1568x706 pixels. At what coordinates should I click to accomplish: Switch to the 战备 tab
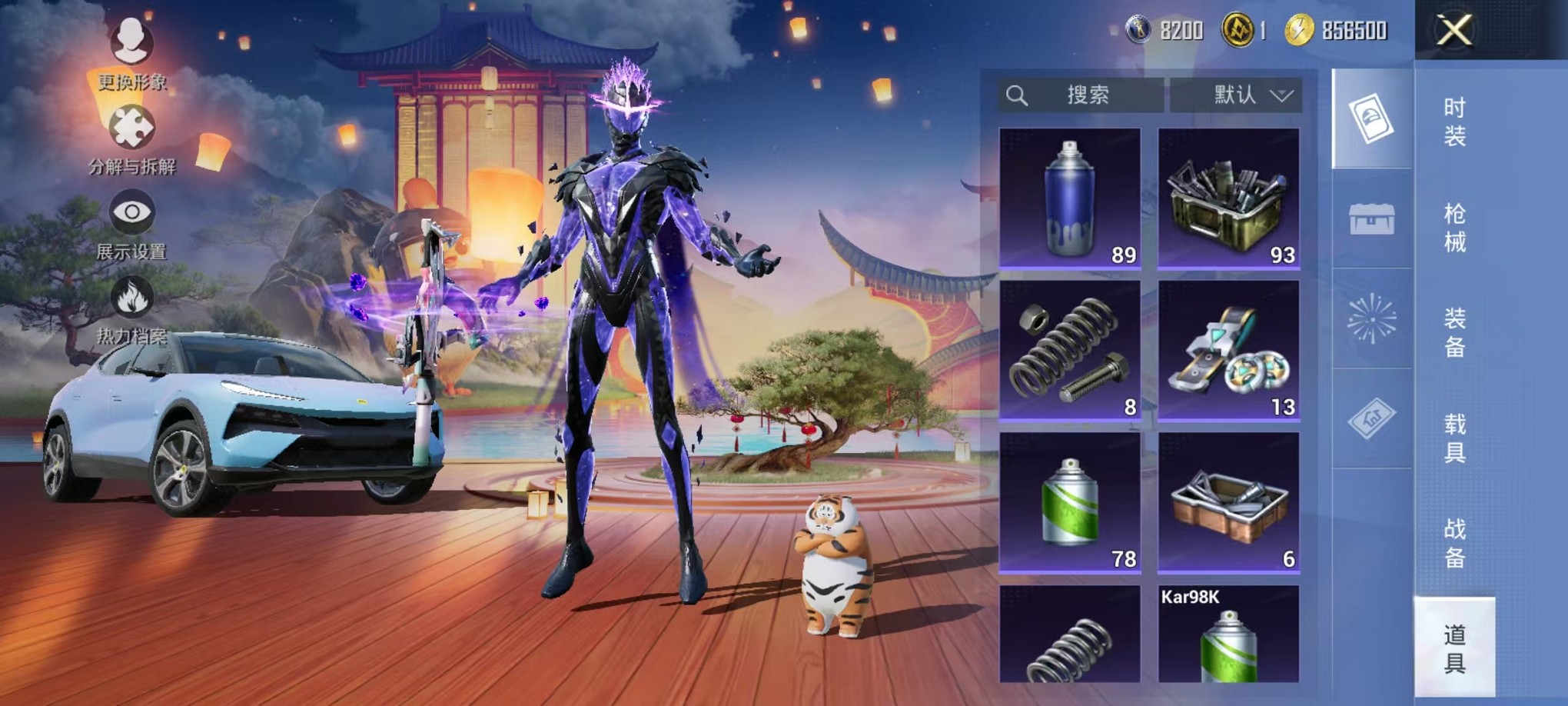coord(1454,543)
